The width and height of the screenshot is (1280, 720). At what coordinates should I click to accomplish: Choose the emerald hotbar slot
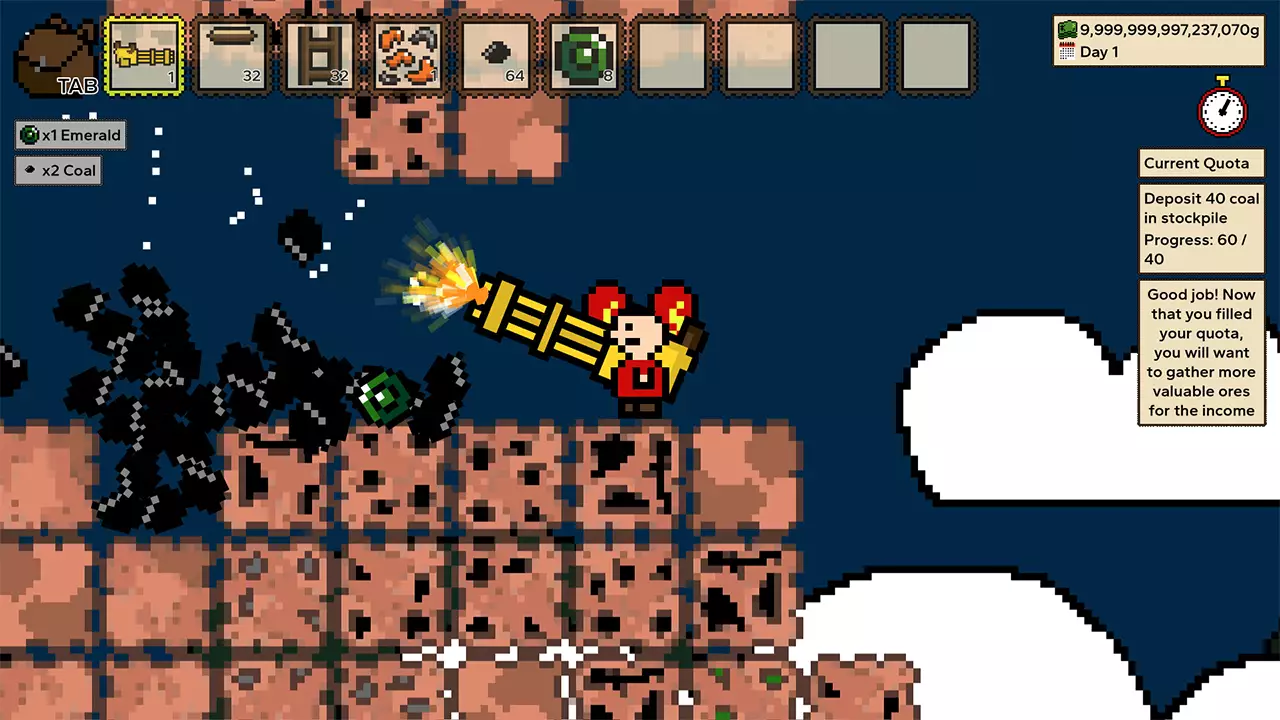click(x=585, y=56)
